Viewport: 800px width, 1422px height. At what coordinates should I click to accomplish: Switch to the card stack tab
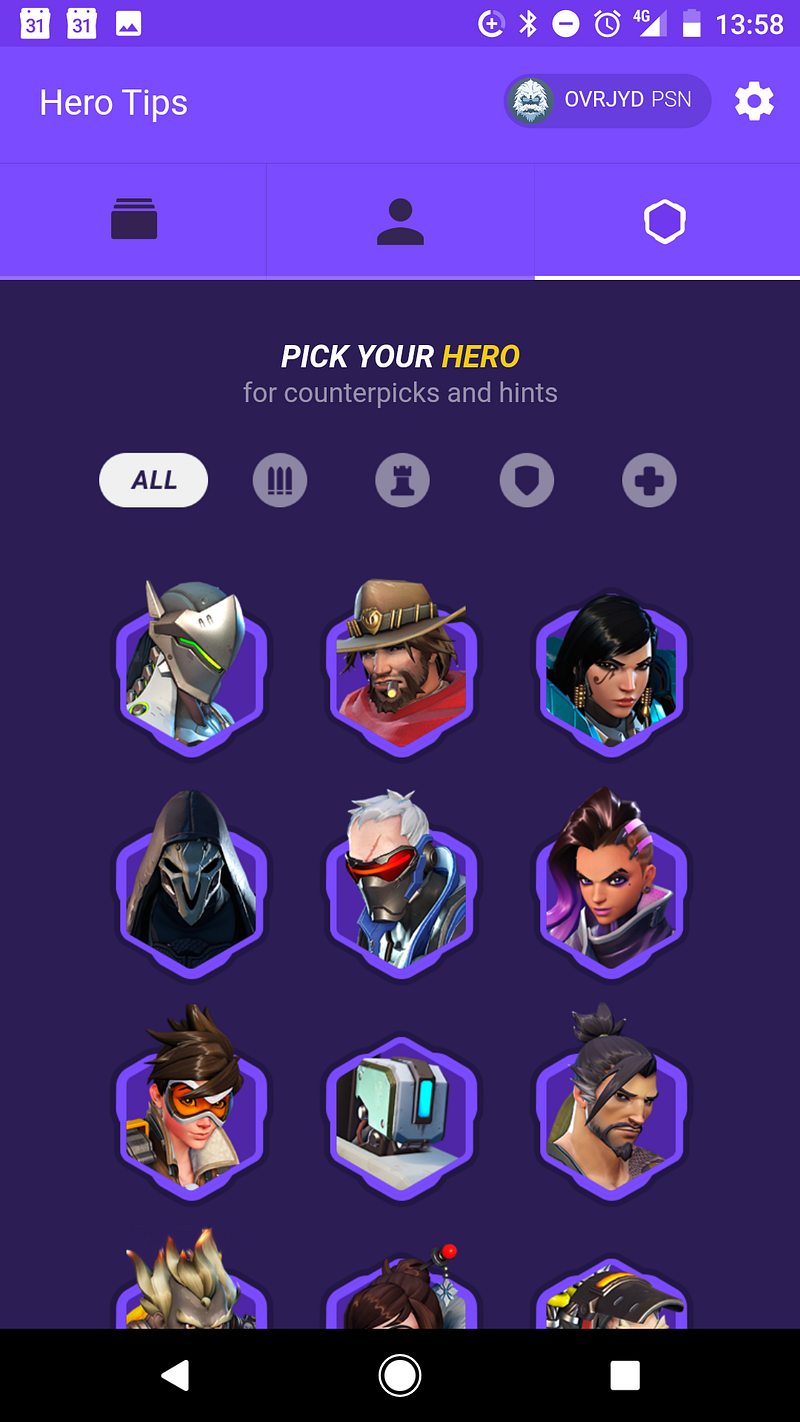134,220
